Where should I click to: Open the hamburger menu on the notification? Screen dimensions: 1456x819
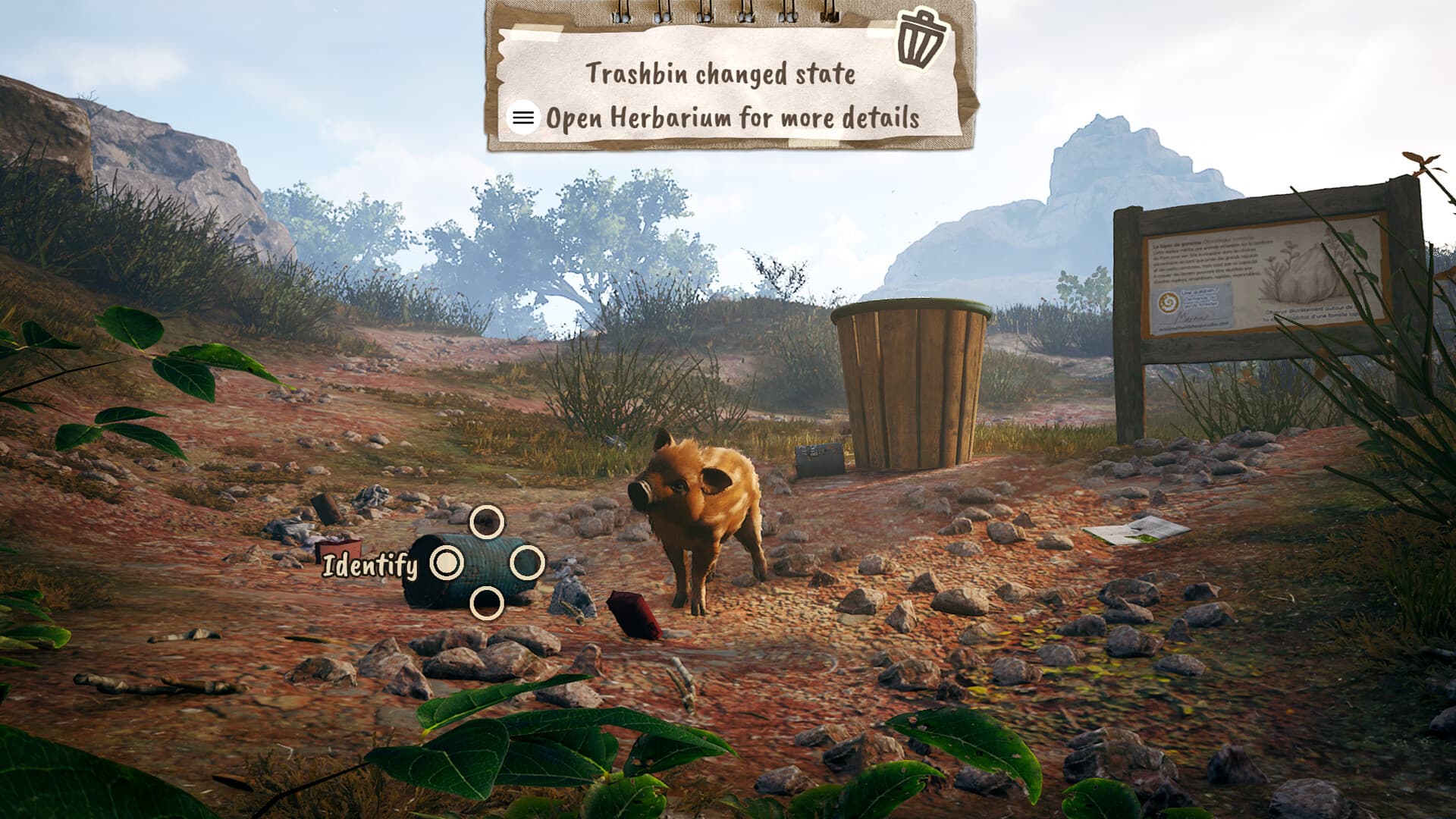coord(522,118)
